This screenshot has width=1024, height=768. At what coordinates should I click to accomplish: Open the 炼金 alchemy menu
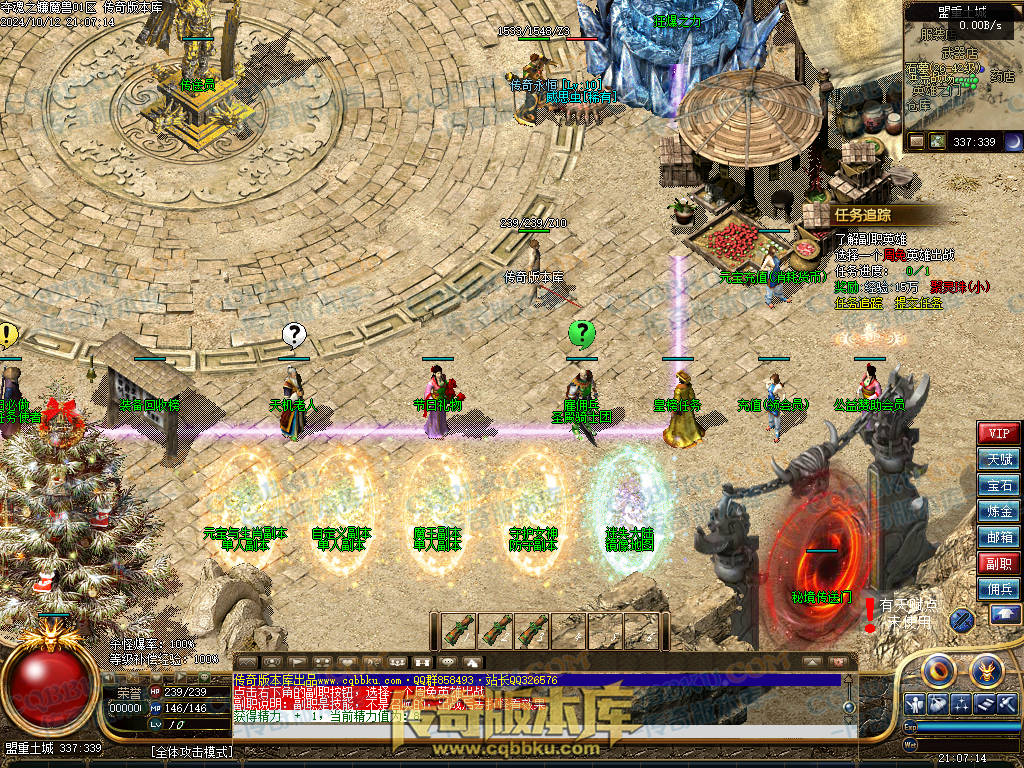click(998, 511)
